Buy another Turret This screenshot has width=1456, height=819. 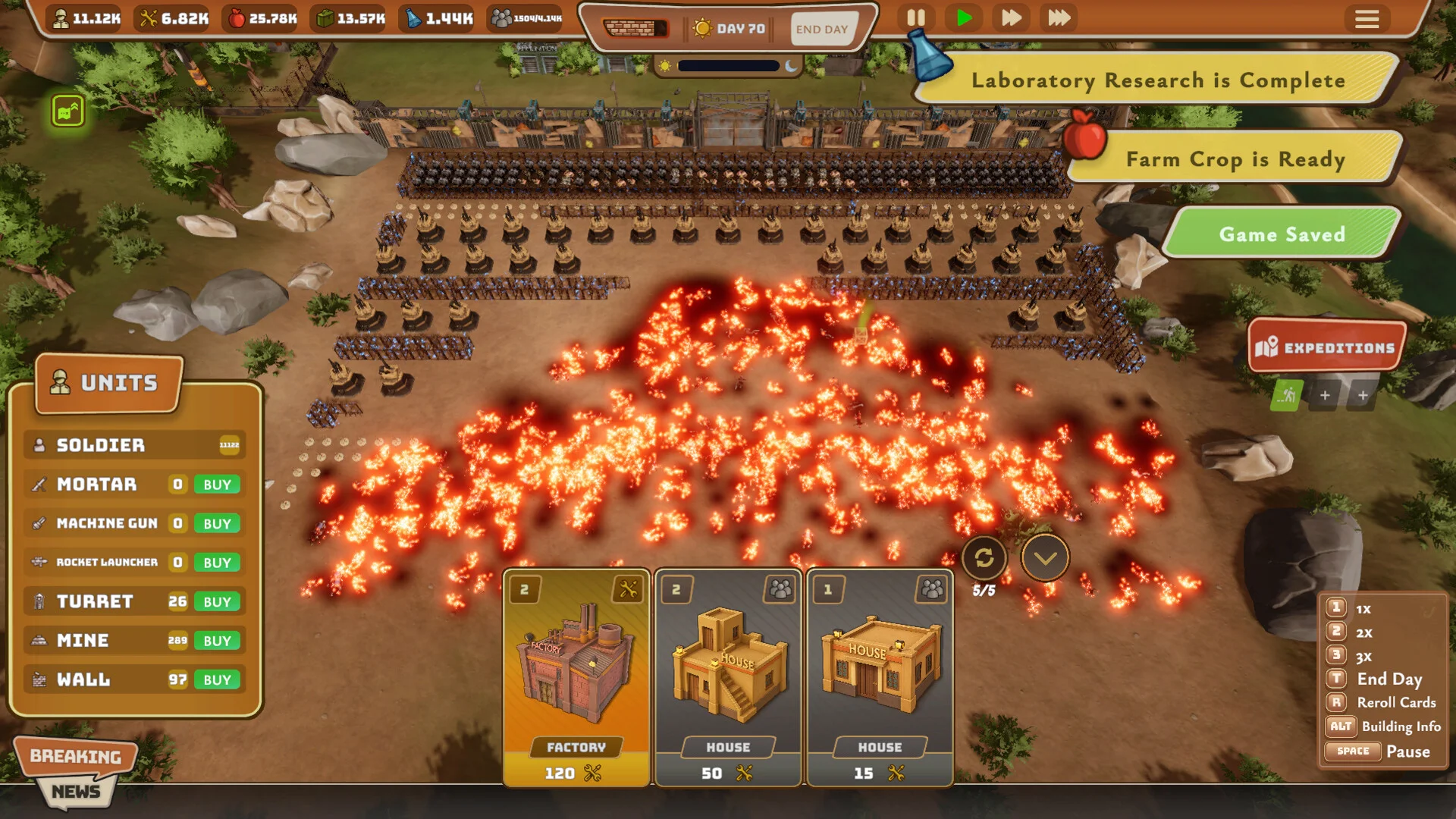point(217,602)
